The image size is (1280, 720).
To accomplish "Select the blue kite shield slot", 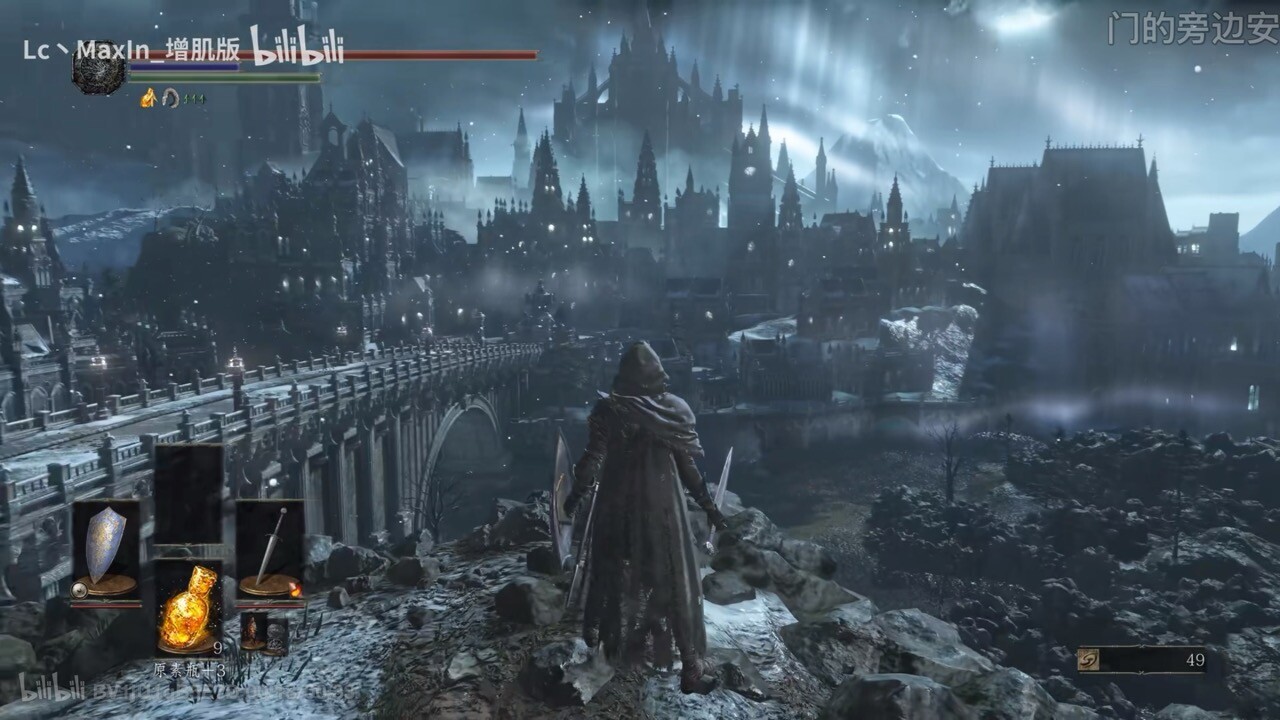I will coord(106,550).
